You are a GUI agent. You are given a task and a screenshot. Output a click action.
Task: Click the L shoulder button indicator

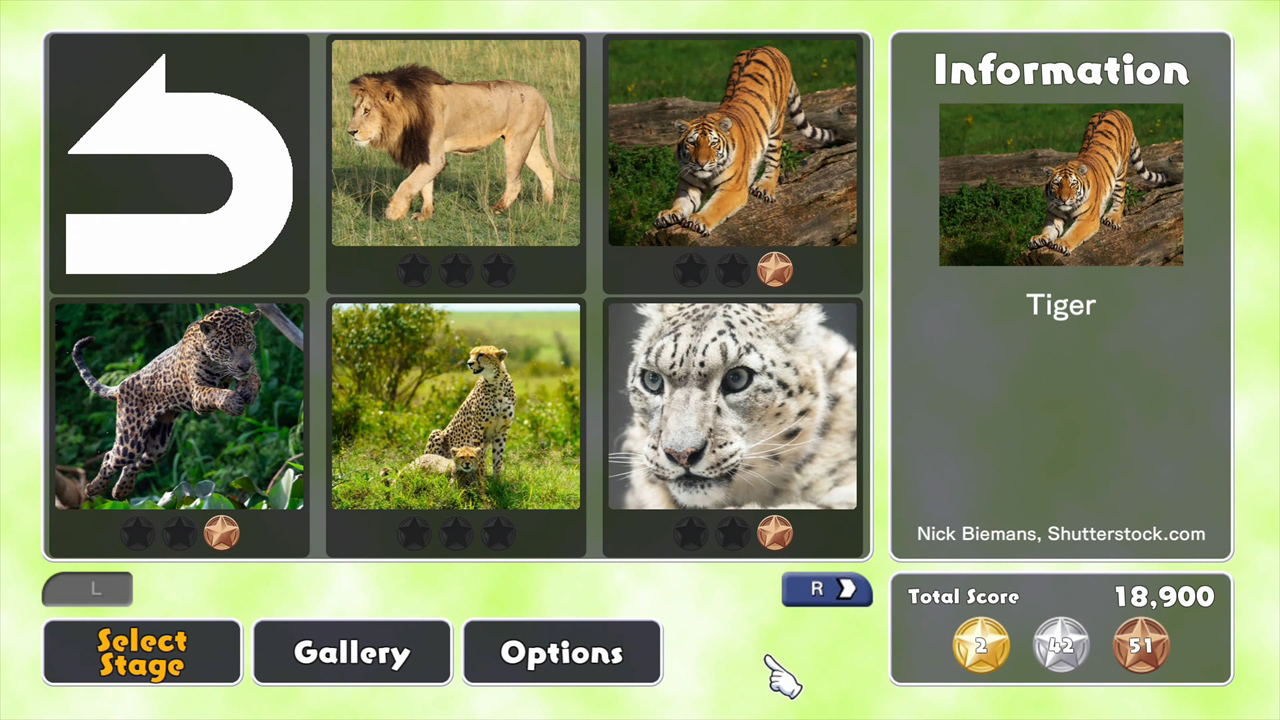[x=87, y=589]
